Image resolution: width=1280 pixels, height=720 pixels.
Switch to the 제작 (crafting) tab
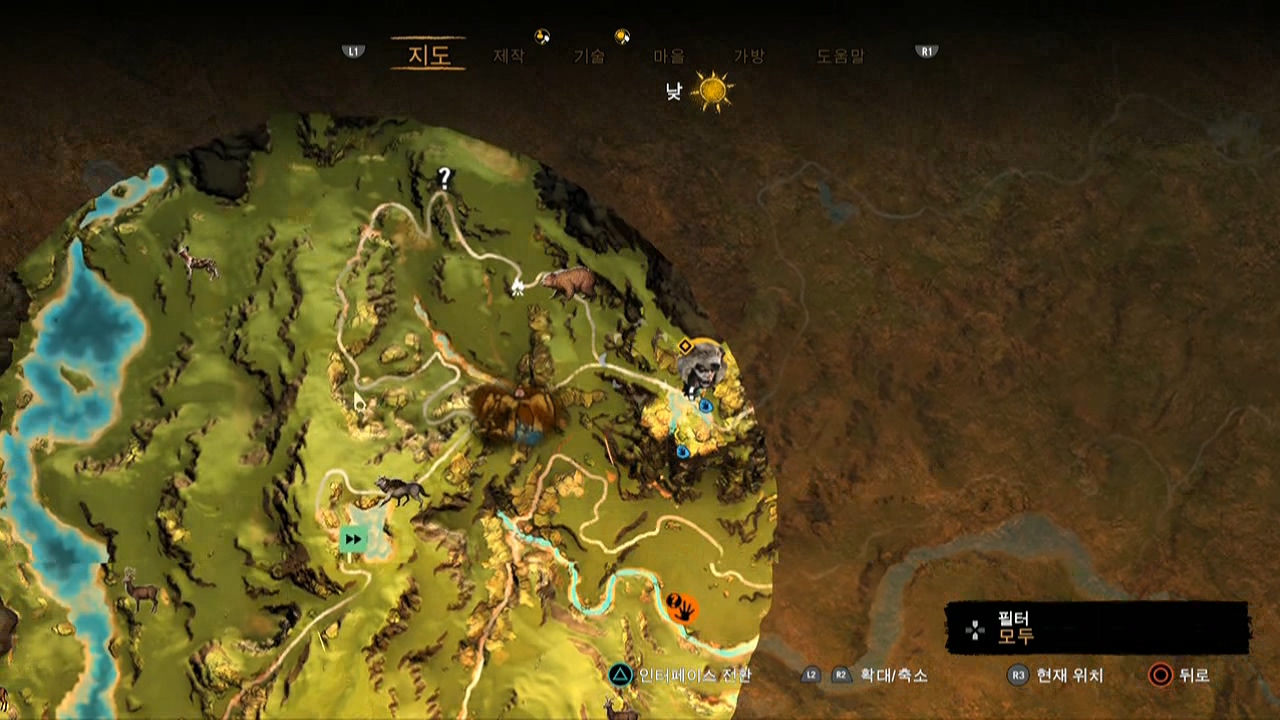pos(508,57)
